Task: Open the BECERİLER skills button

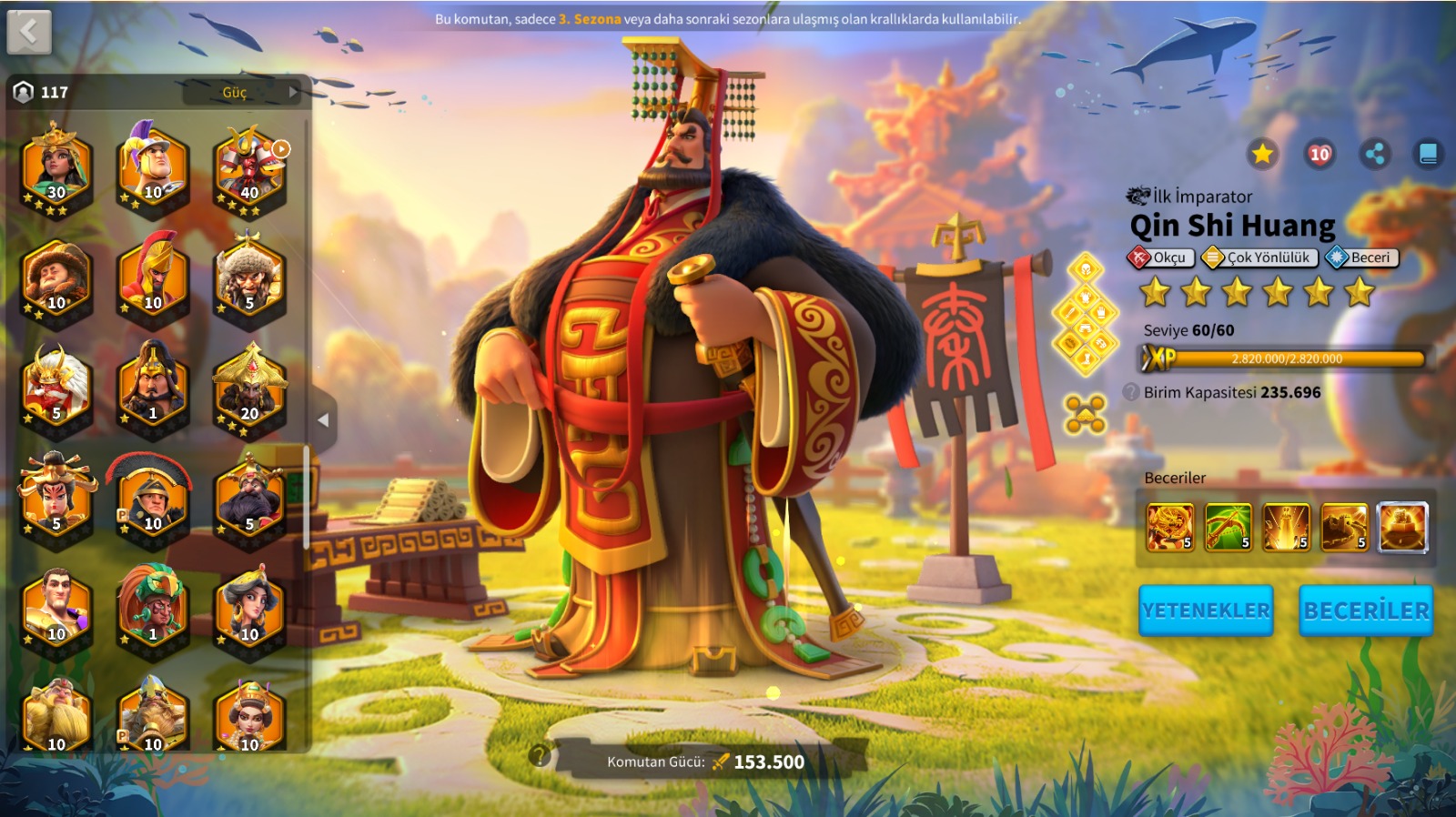Action: coord(1365,610)
